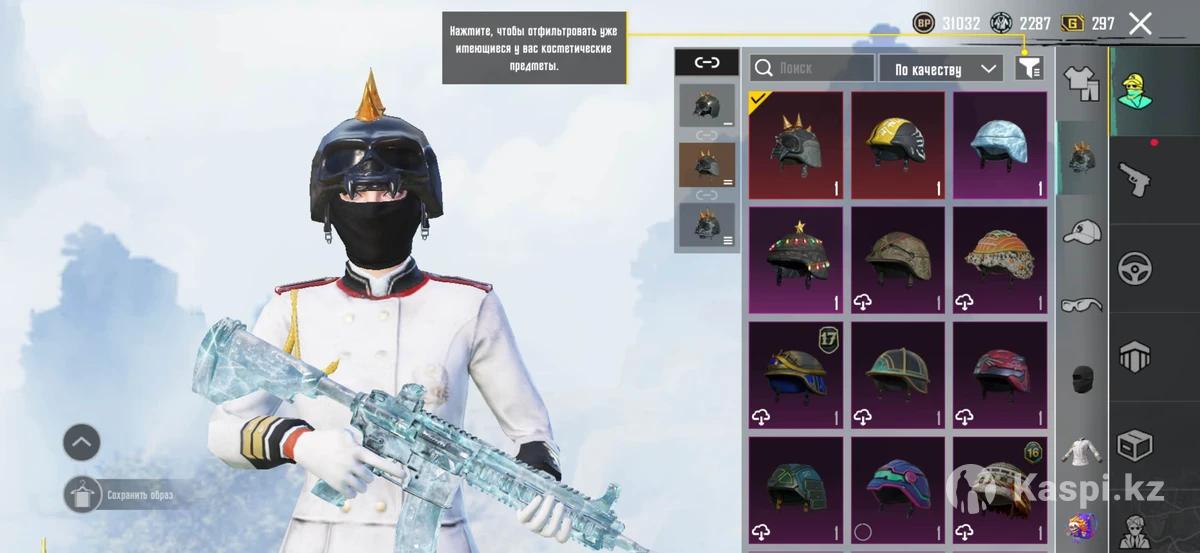Select the red armored helmet skin

[x=1000, y=374]
